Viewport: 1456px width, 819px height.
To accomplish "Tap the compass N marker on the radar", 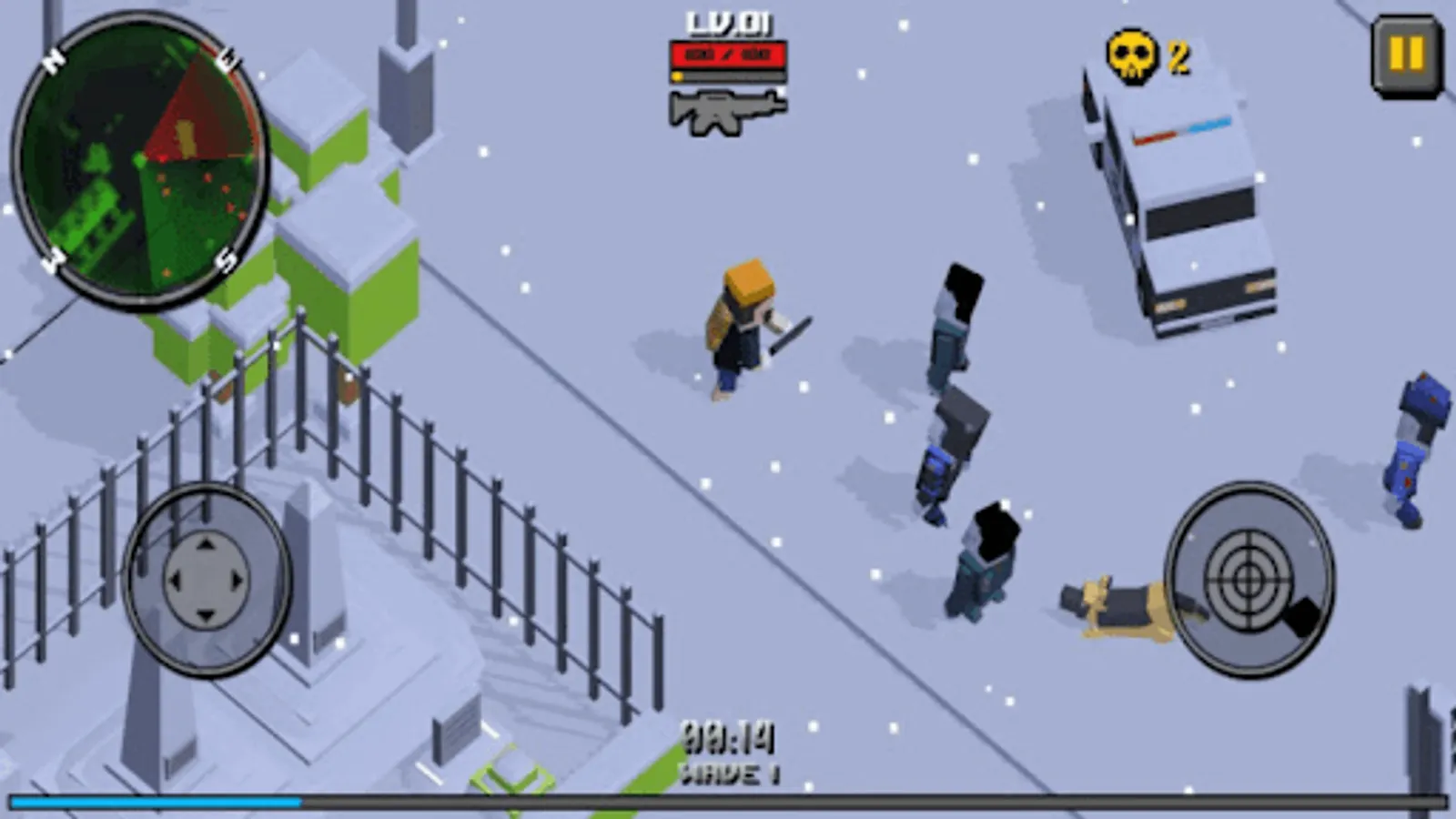I will pos(52,59).
